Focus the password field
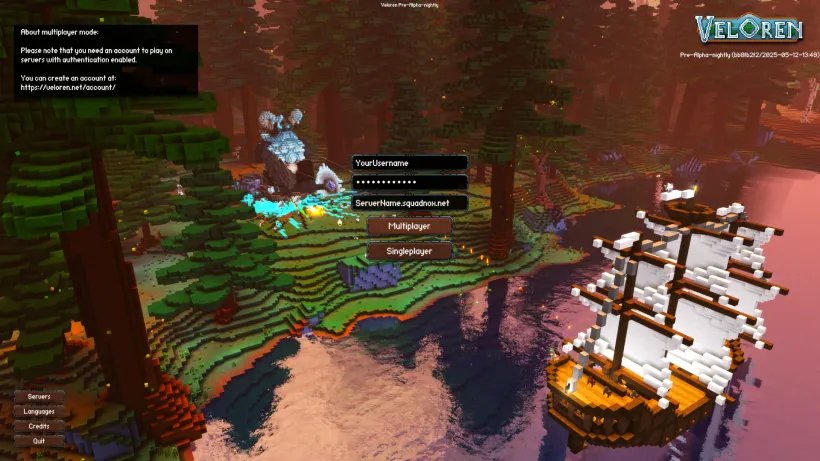This screenshot has height=461, width=820. [x=409, y=182]
